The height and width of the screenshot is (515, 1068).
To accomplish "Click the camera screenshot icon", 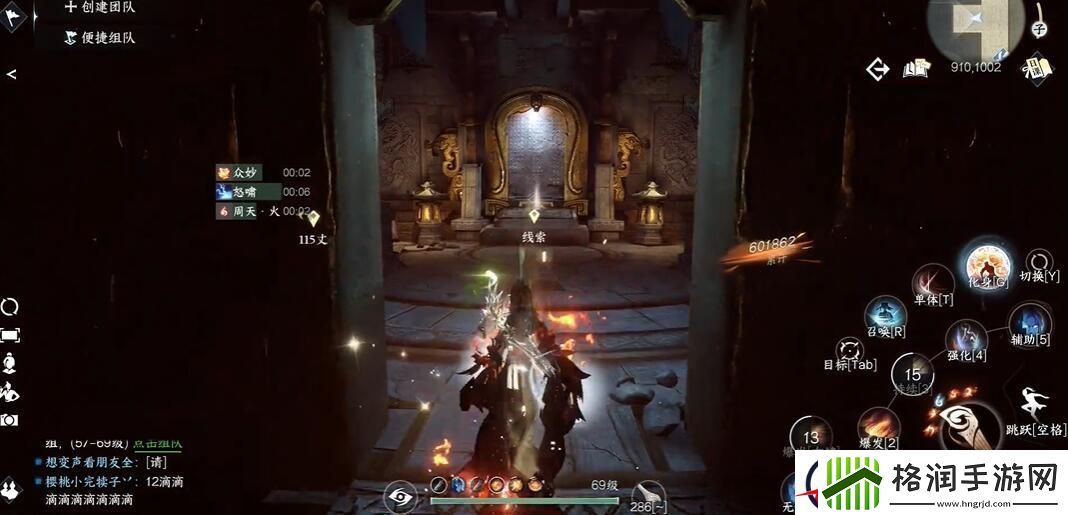I will [x=10, y=421].
